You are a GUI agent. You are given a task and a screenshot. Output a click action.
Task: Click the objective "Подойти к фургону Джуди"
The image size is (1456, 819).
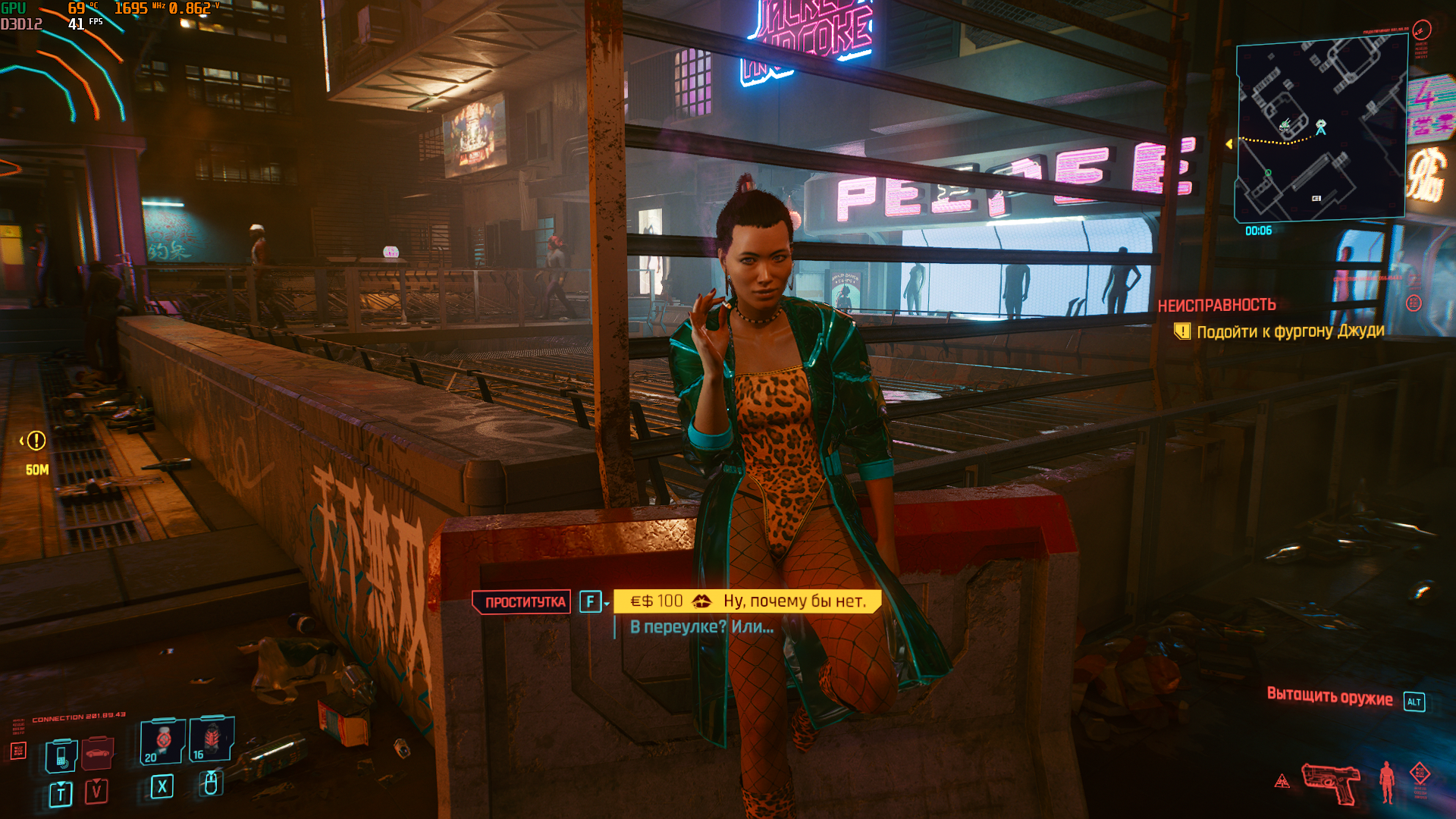1290,331
